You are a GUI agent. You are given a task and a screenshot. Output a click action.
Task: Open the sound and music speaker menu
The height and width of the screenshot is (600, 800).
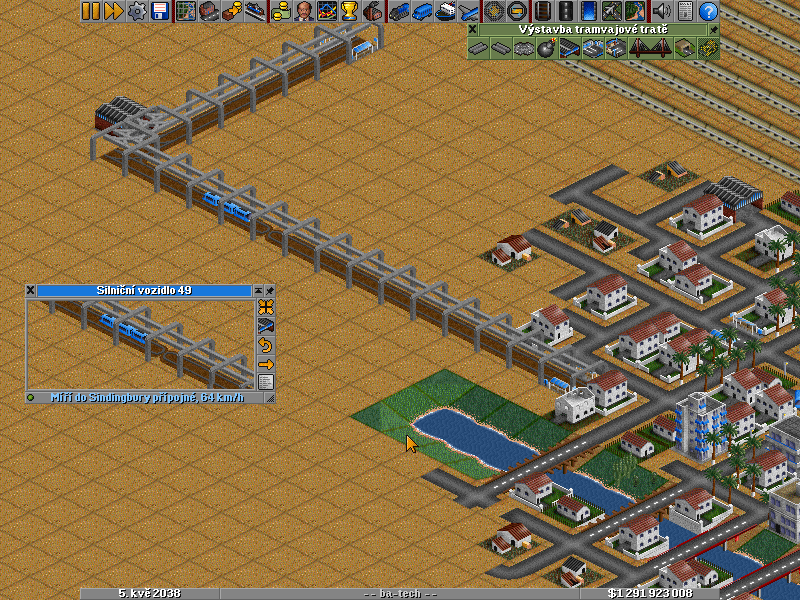[661, 11]
